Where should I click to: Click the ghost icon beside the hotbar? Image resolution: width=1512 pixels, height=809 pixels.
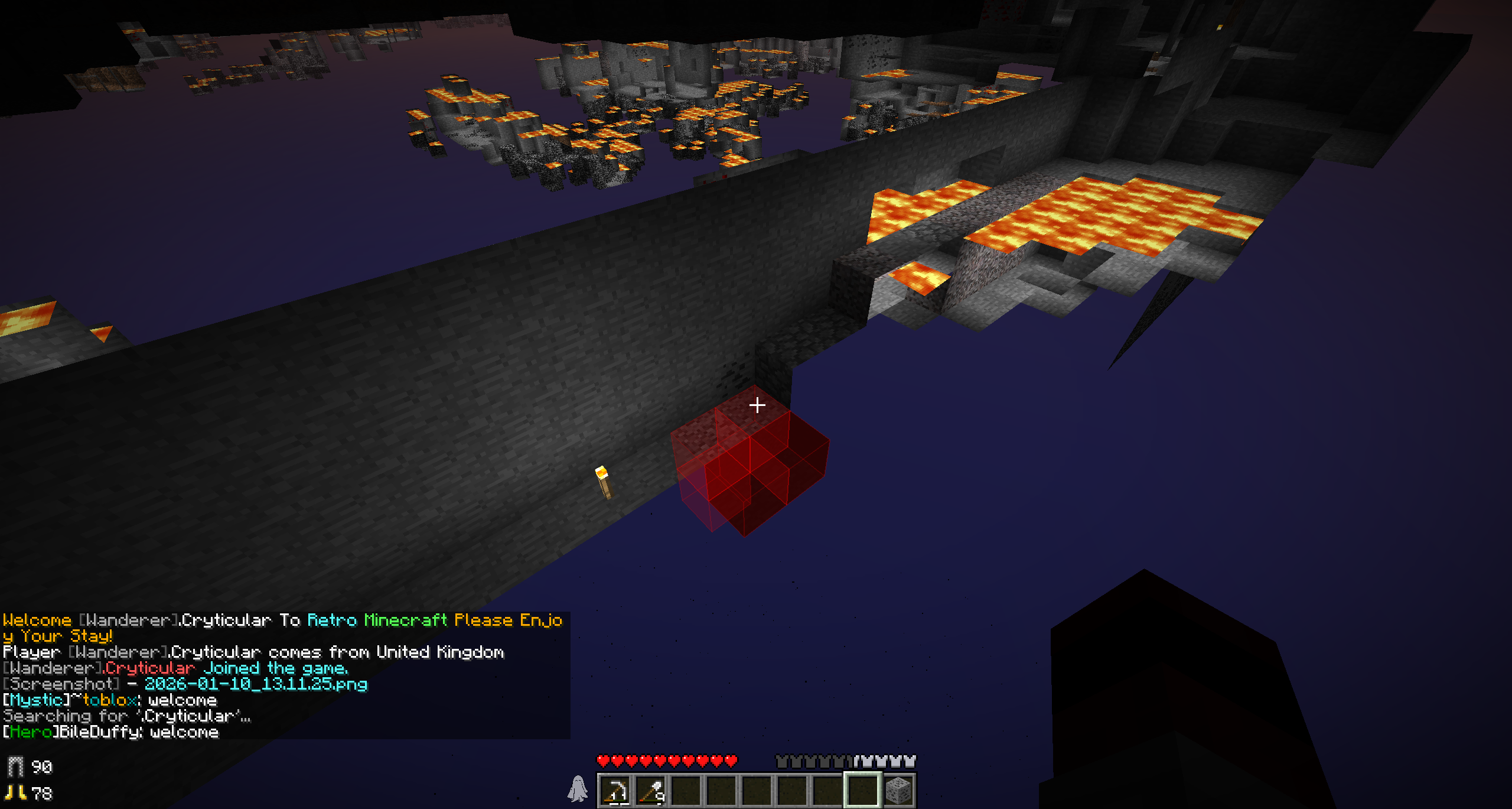(578, 789)
